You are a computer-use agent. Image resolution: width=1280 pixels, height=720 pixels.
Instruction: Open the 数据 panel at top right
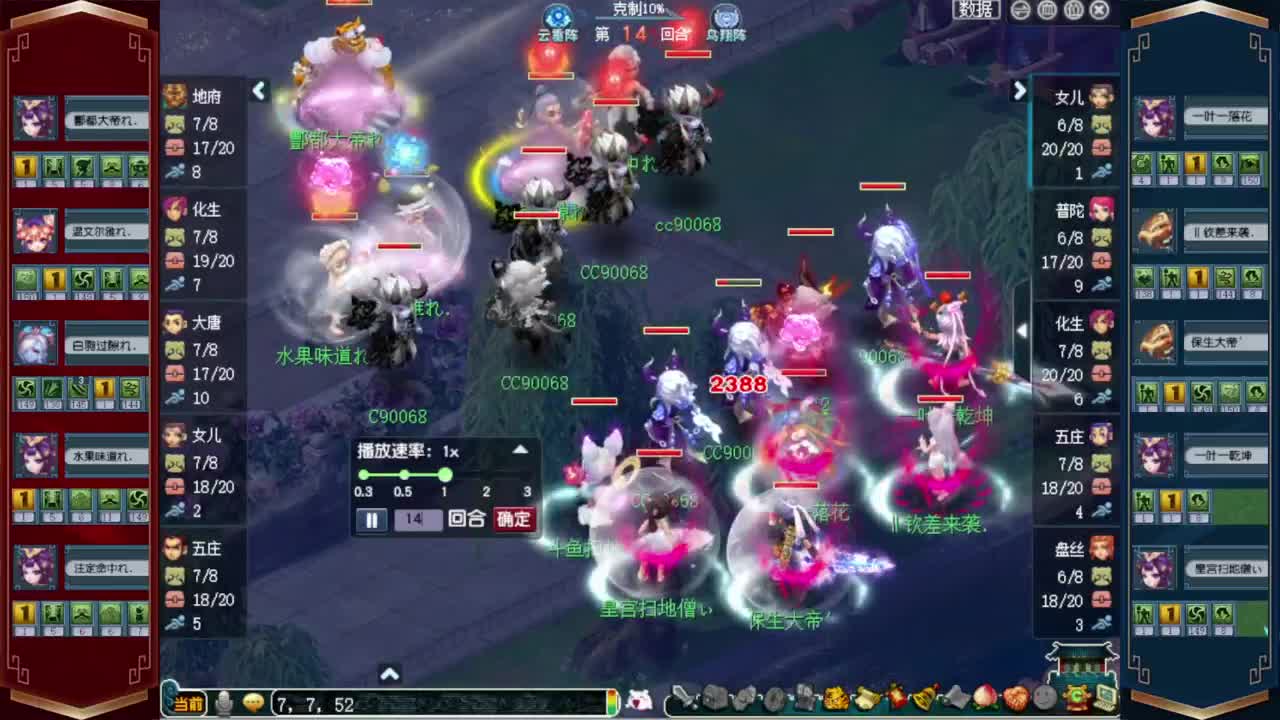click(x=976, y=9)
